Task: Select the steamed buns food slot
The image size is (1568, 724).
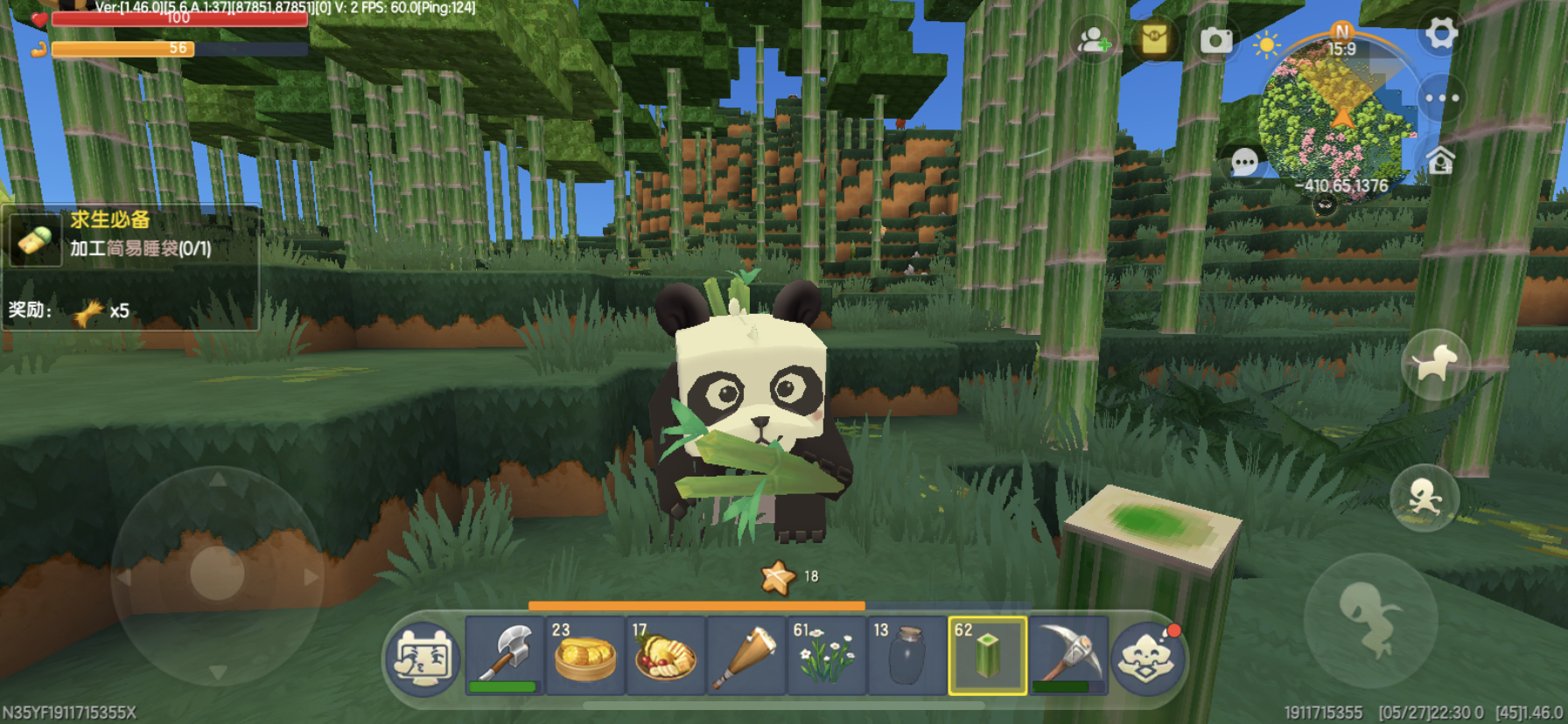Action: click(584, 656)
